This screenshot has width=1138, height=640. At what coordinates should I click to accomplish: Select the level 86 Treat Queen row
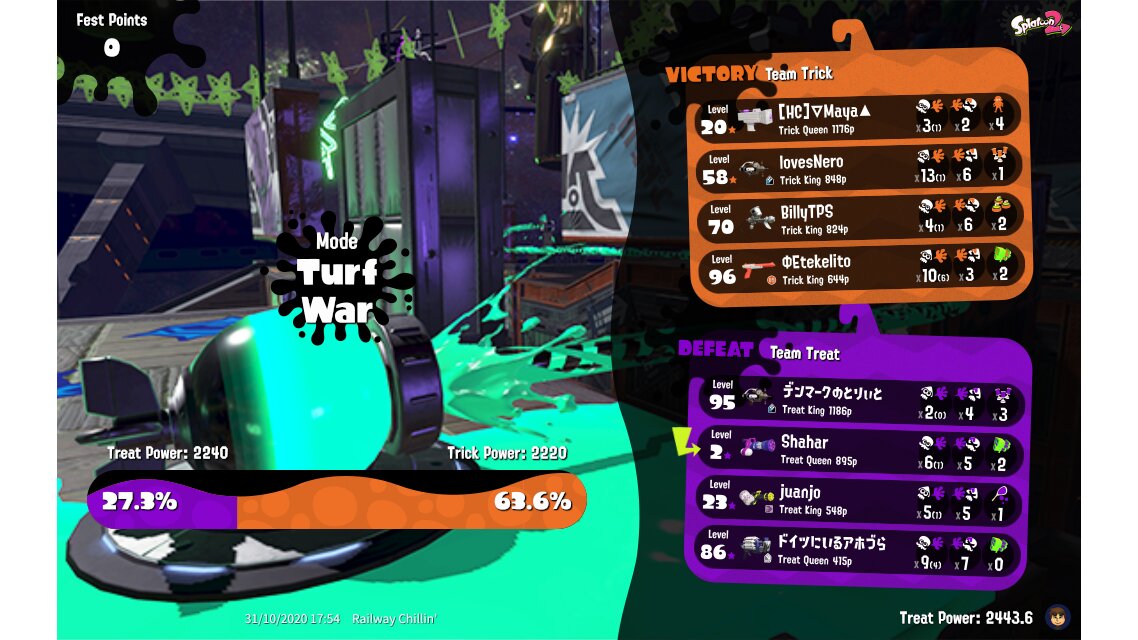(859, 551)
